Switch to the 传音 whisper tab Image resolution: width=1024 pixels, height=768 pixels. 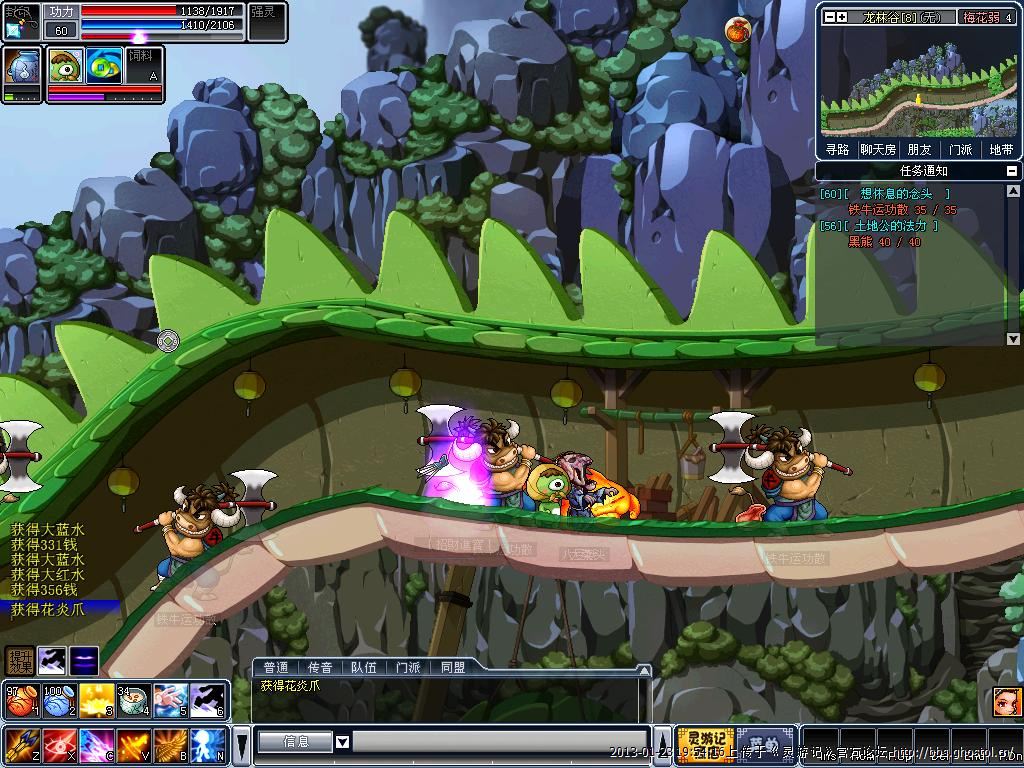pyautogui.click(x=320, y=667)
